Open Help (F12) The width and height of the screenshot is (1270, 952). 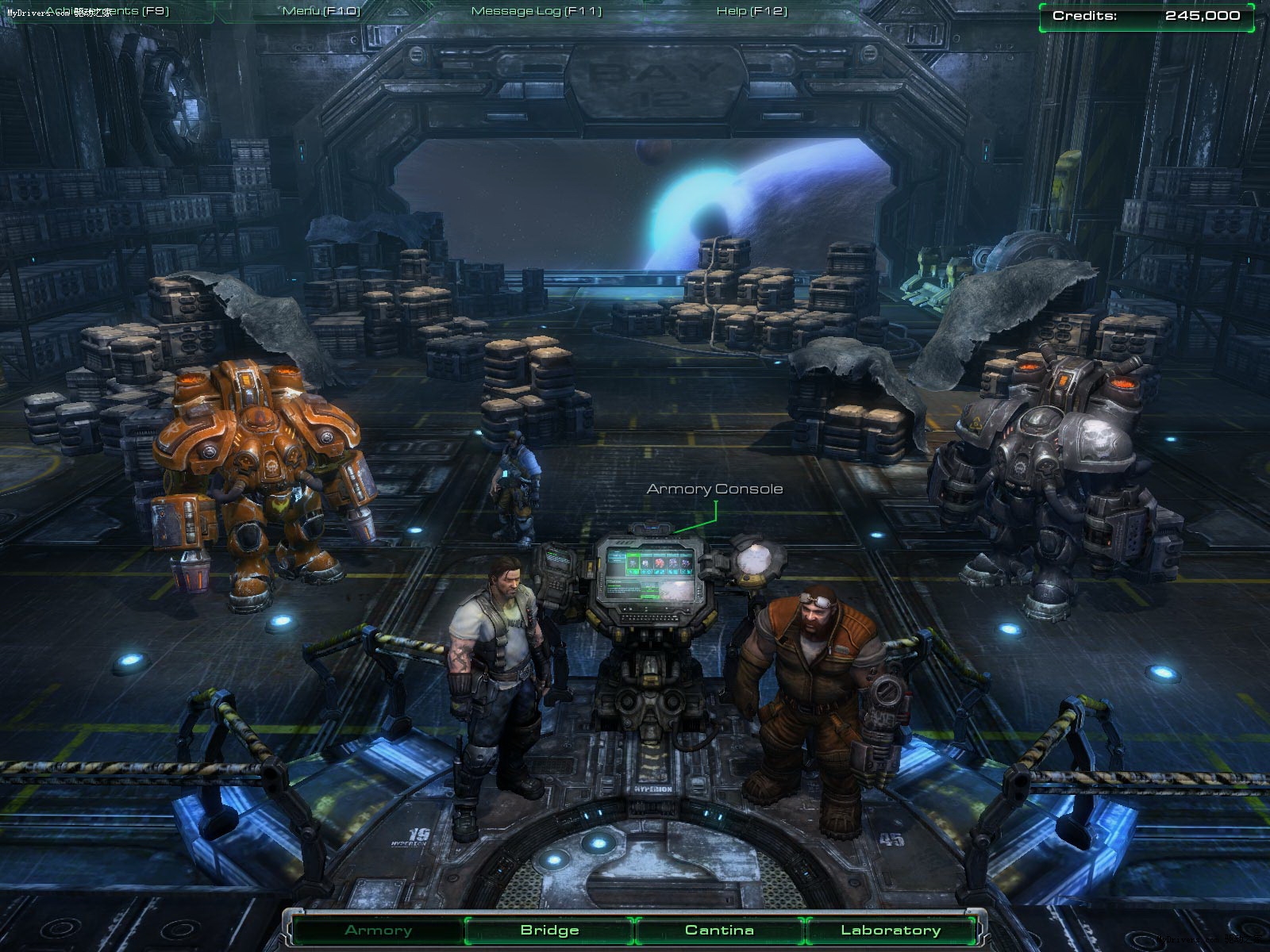[752, 11]
